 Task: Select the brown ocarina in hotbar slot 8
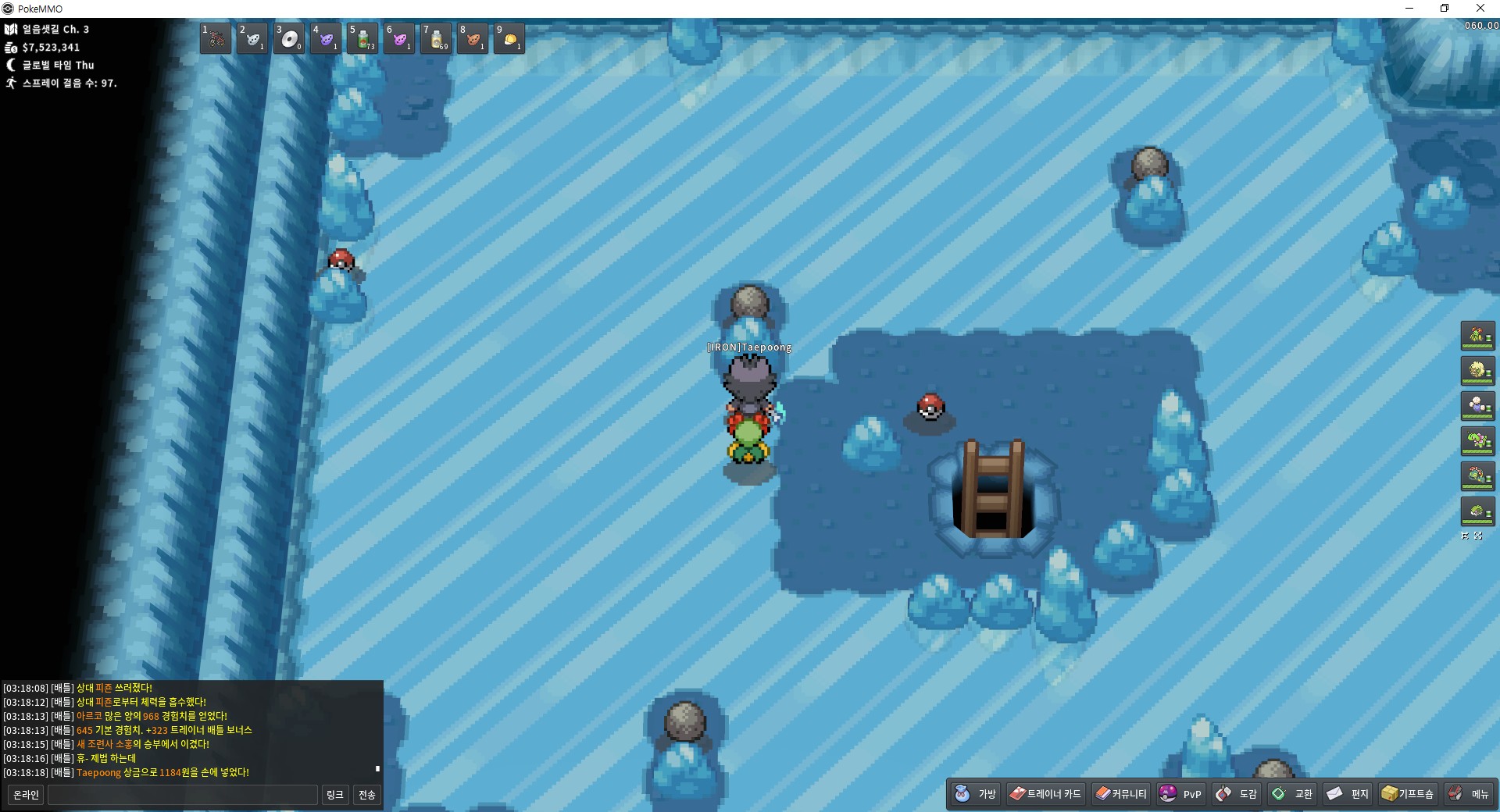473,38
